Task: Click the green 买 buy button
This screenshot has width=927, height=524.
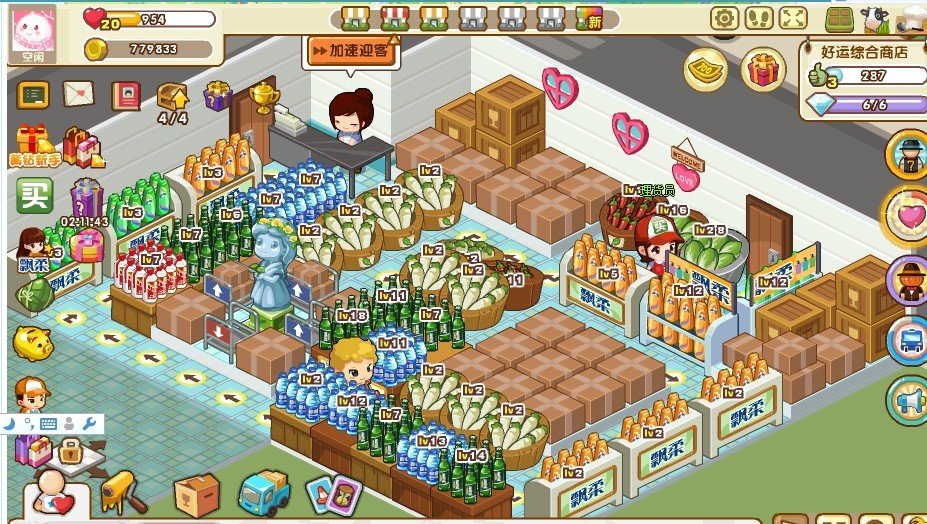Action: tap(34, 194)
